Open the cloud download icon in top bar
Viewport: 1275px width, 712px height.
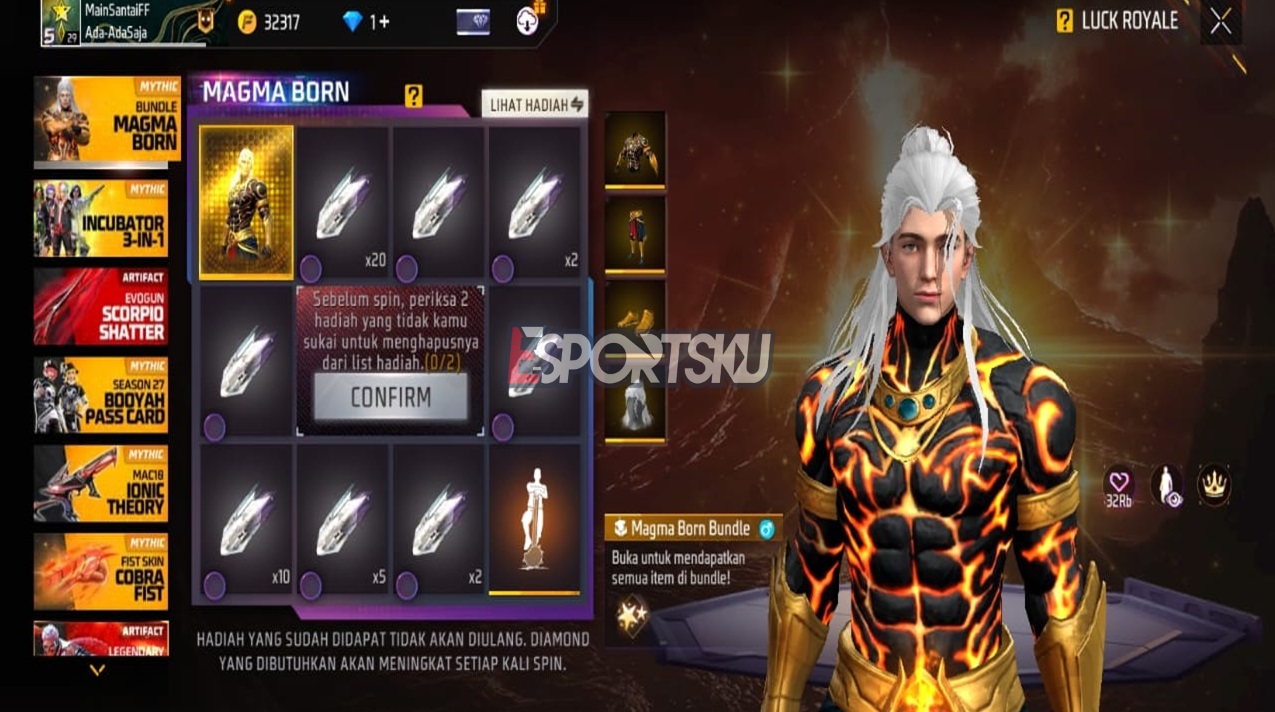[529, 21]
